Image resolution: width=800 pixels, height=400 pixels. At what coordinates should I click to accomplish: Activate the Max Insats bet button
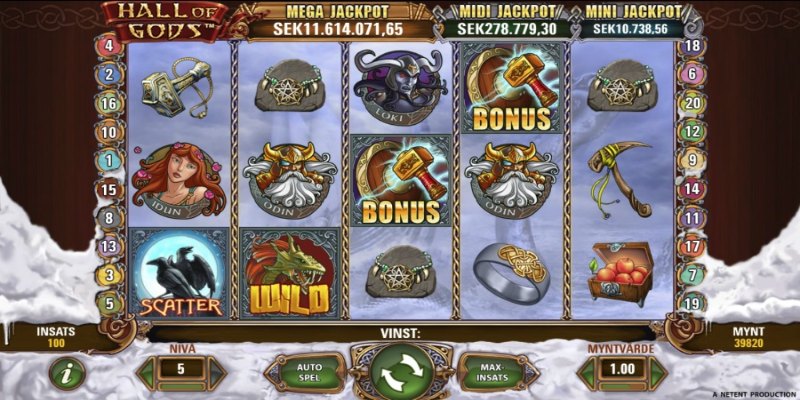490,372
